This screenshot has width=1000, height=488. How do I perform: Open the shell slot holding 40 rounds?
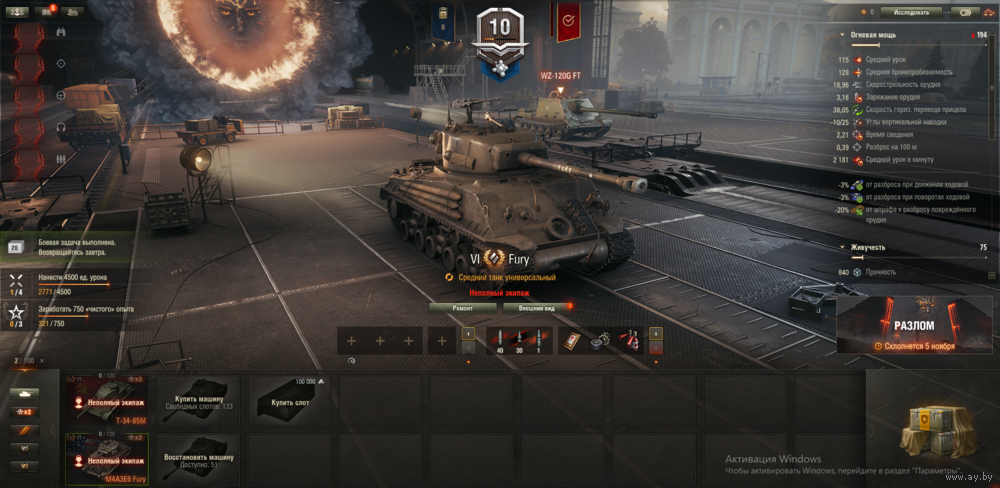(x=499, y=341)
